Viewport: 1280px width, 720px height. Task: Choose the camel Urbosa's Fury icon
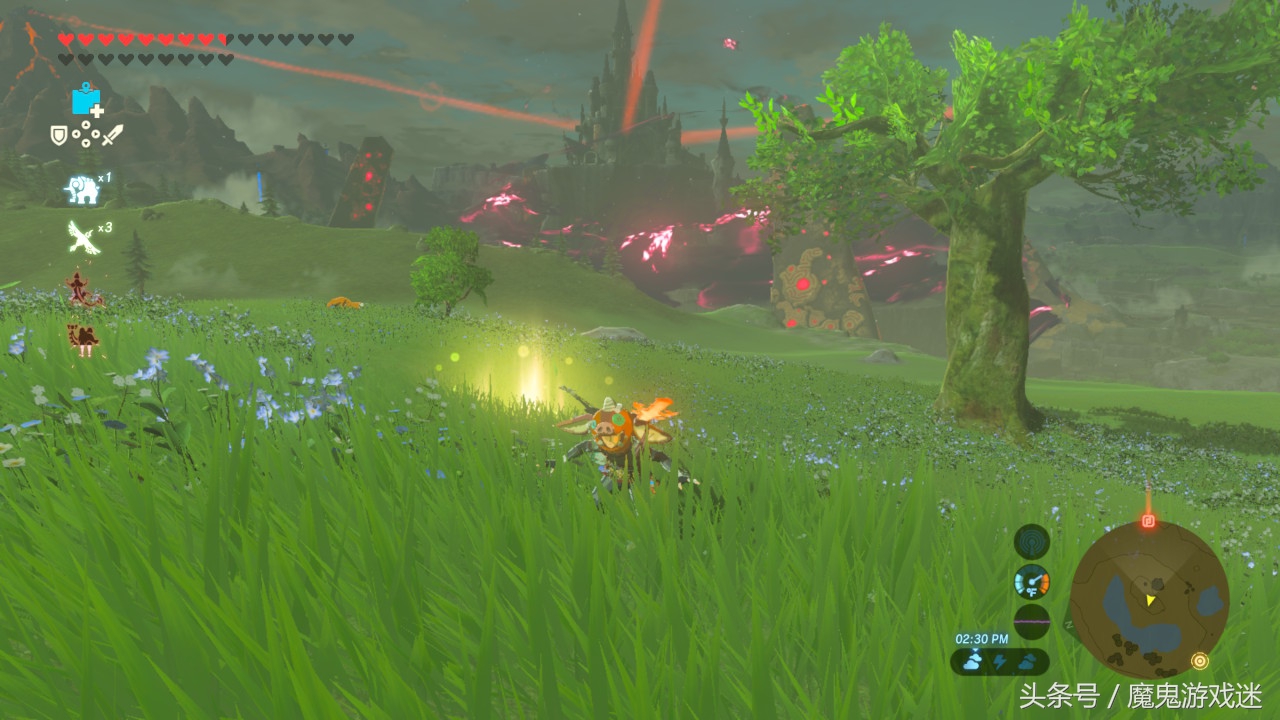(83, 338)
